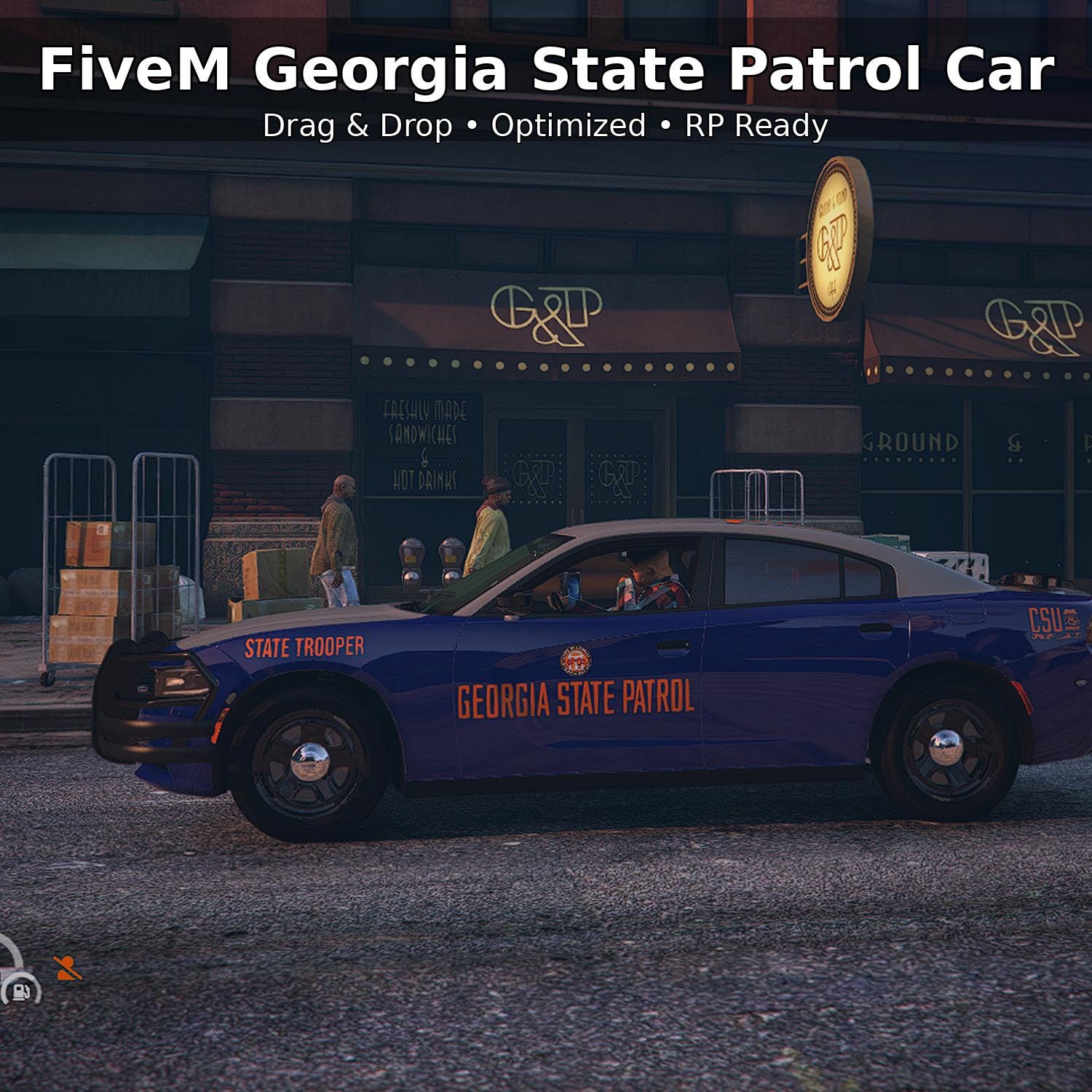Viewport: 1092px width, 1092px height.
Task: Click the orange crossed-out seatbelt icon
Action: 68,969
